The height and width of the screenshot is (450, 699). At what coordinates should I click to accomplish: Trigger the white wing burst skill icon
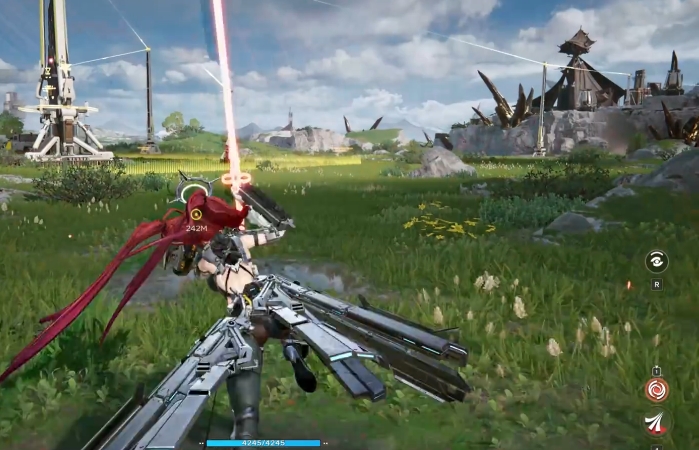point(657,424)
